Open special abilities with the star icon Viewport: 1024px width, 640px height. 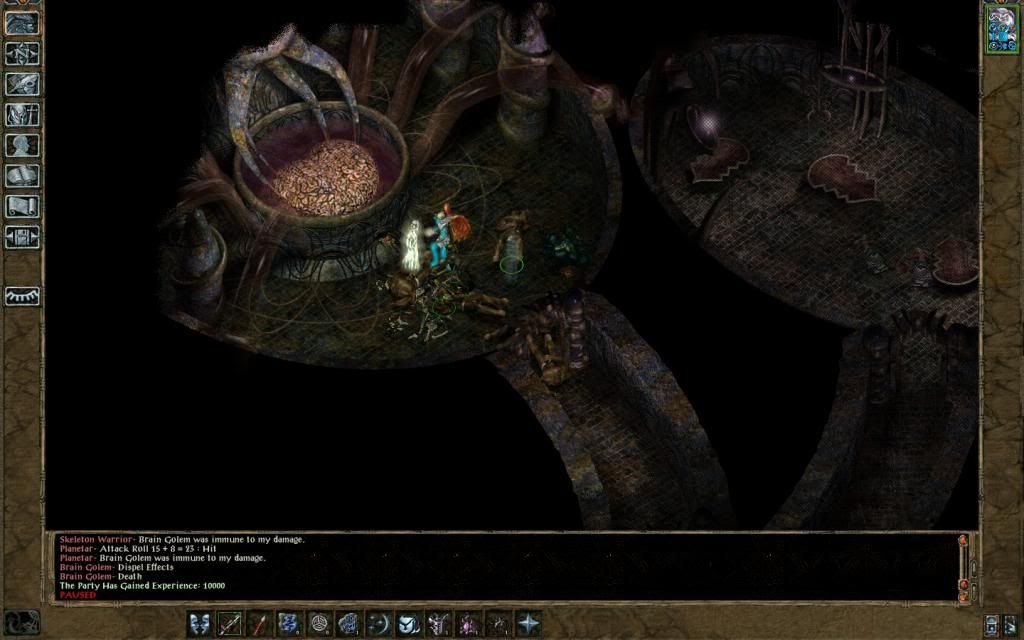[527, 624]
